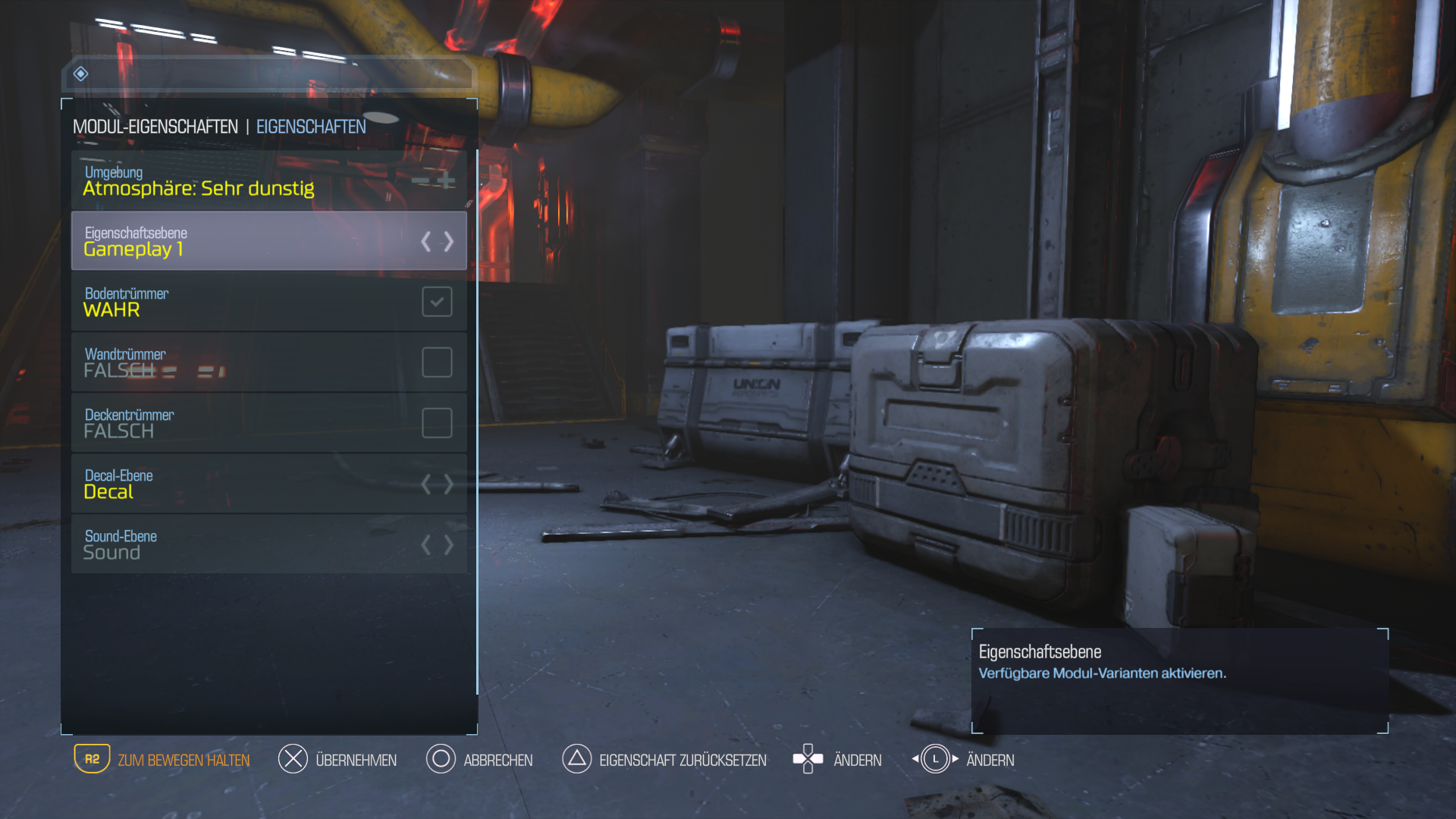Screen dimensions: 1456x819
Task: Advance Eigenschaftsebene with the right arrow
Action: pos(449,242)
